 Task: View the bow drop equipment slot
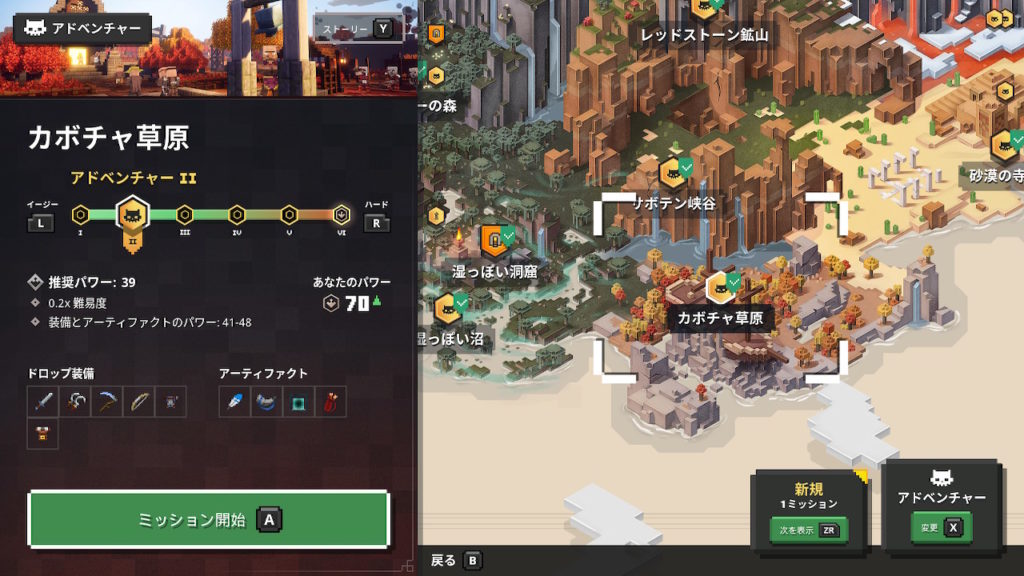(139, 402)
